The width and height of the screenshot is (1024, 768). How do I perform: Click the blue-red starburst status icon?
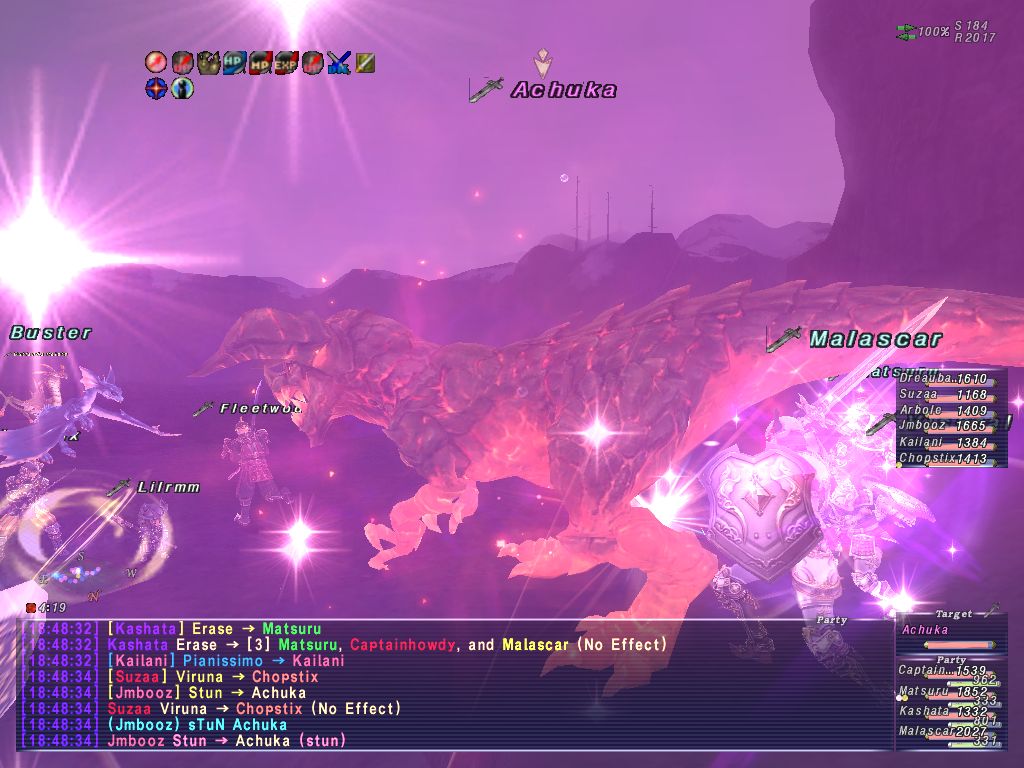(156, 89)
